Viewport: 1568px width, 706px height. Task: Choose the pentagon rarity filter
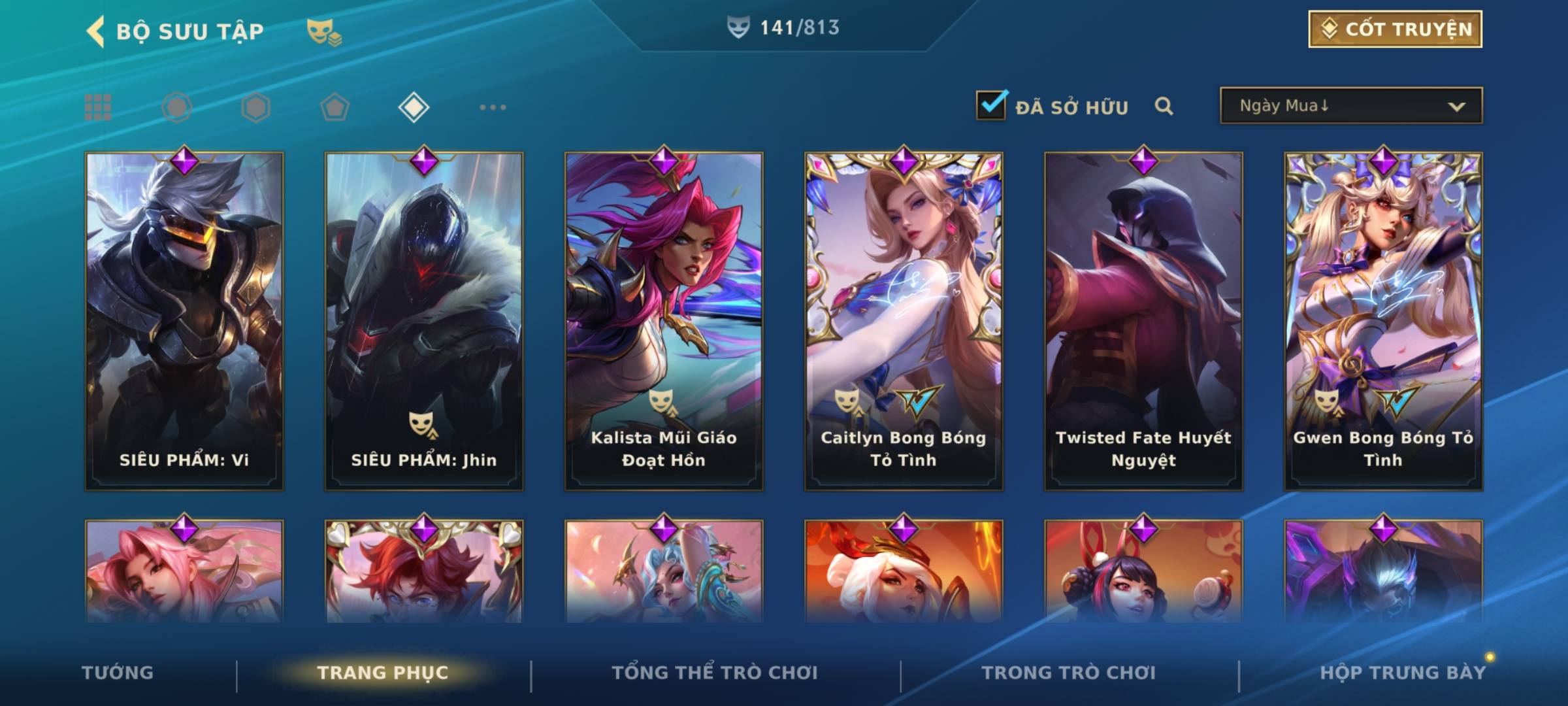point(335,107)
